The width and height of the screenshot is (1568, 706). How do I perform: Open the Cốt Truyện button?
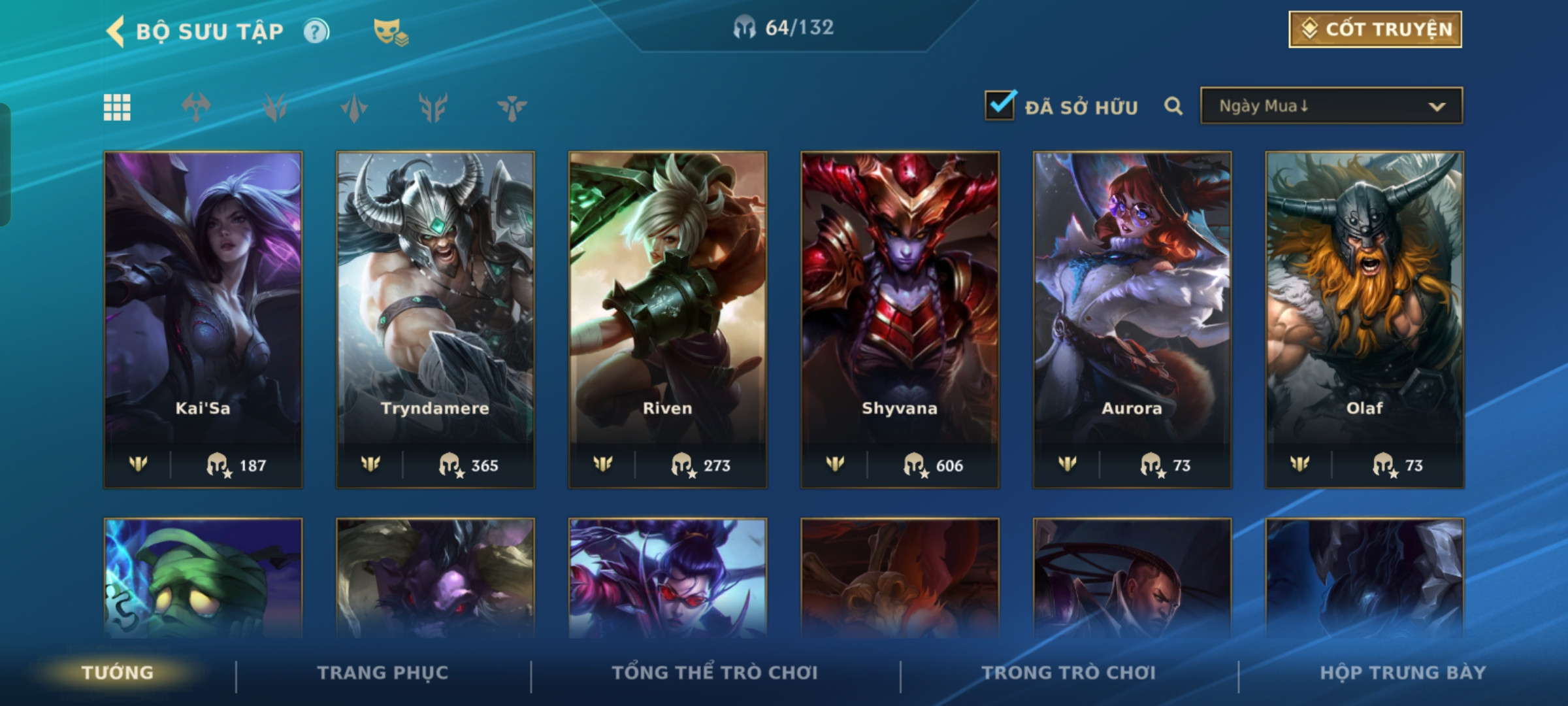pos(1375,29)
